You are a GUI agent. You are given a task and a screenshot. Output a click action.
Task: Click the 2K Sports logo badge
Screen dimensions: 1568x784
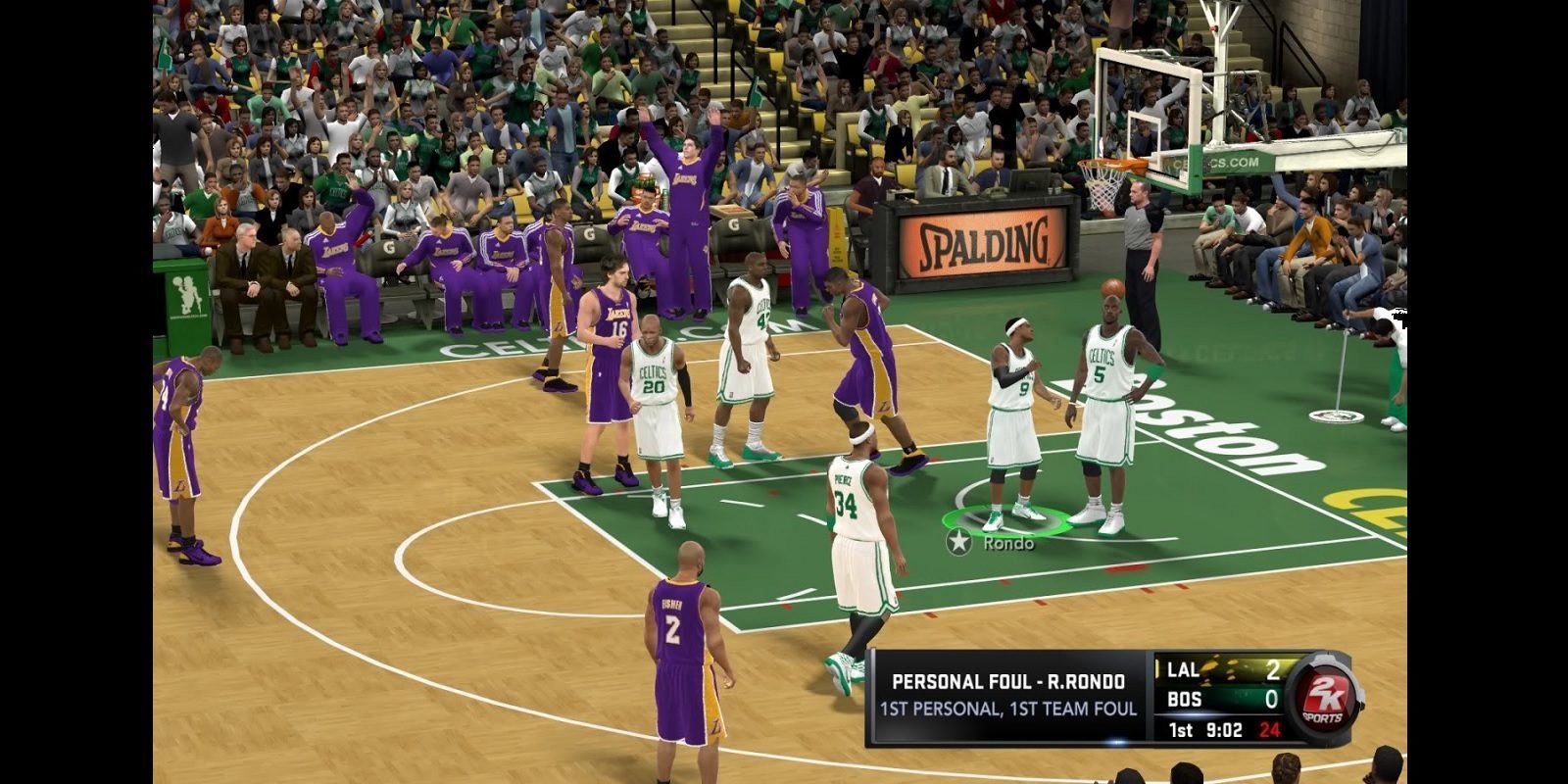1316,700
